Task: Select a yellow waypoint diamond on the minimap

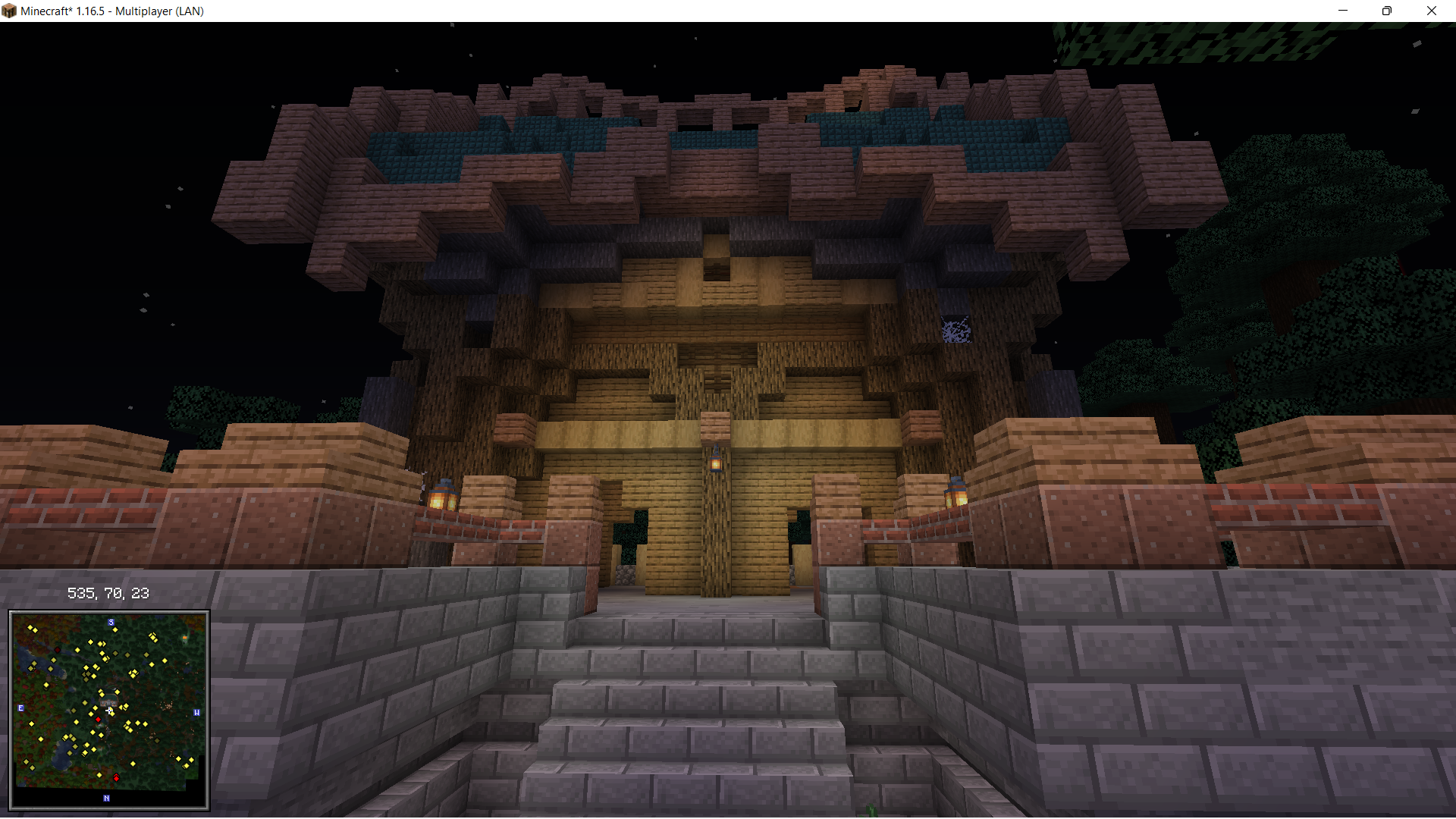Action: 115,629
